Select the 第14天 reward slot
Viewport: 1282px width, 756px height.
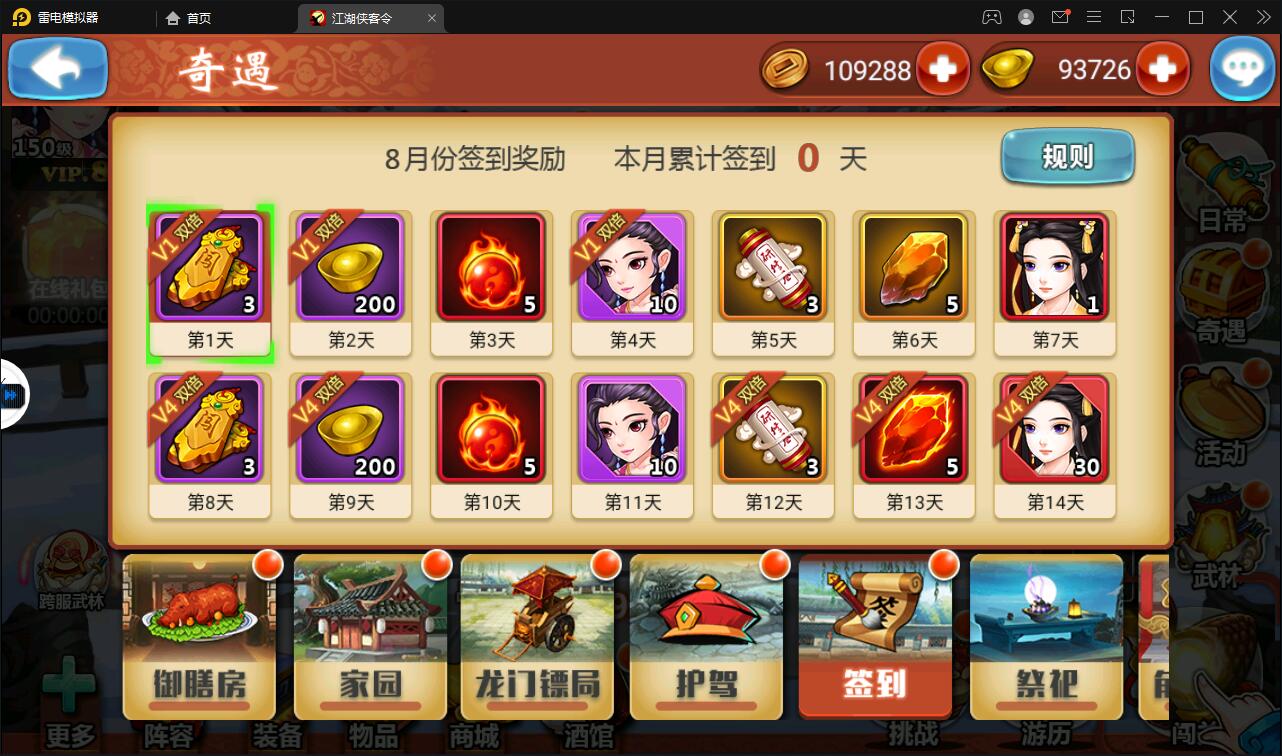(x=1054, y=428)
